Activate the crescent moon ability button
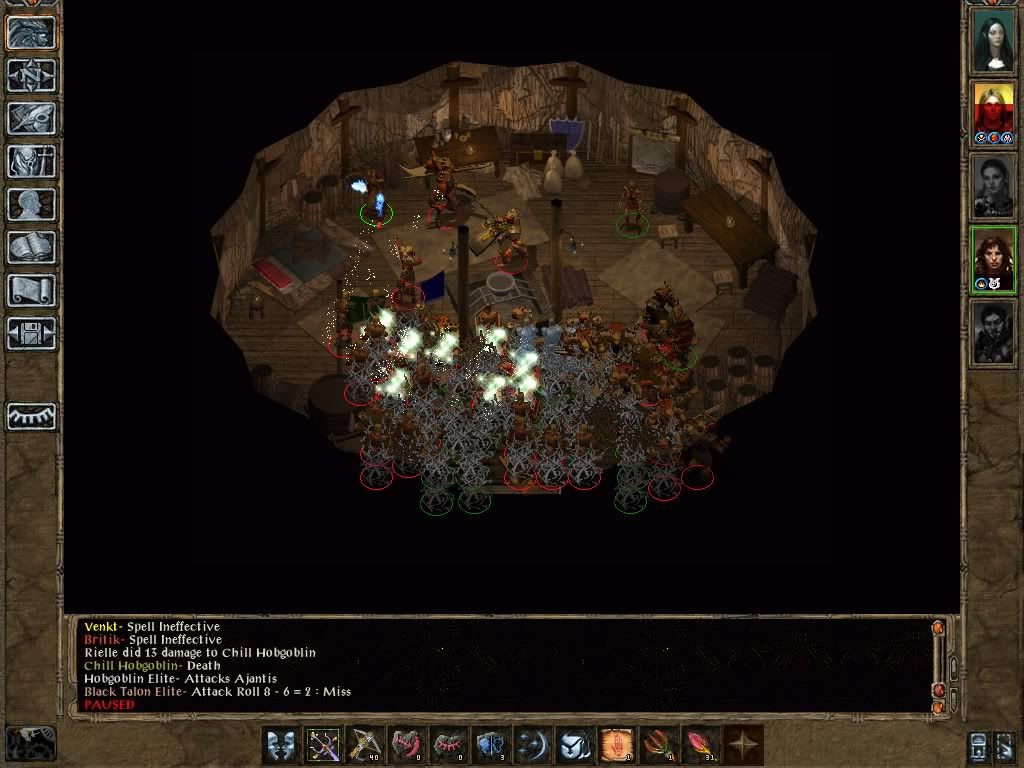 pos(533,745)
